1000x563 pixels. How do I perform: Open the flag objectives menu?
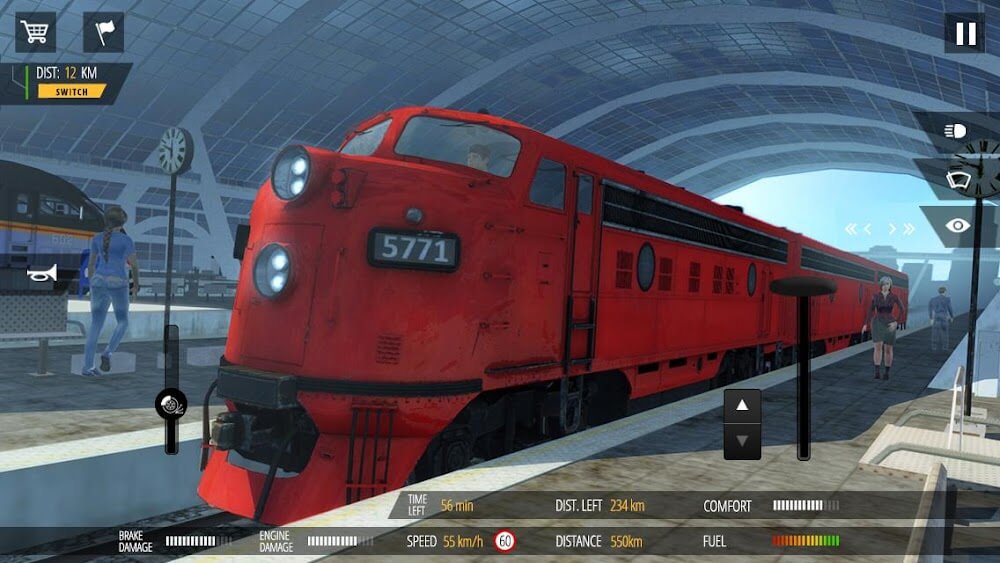[x=103, y=32]
